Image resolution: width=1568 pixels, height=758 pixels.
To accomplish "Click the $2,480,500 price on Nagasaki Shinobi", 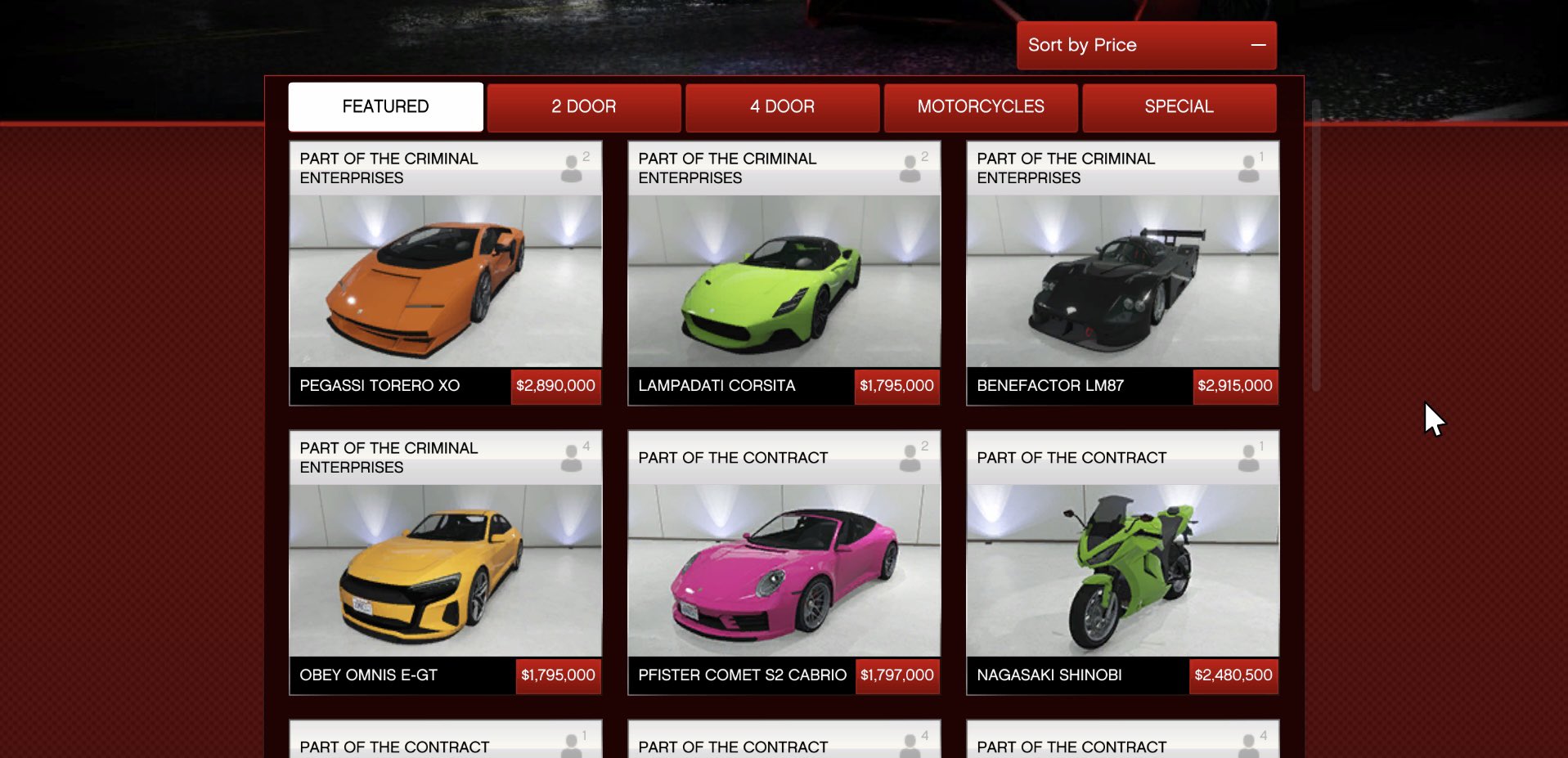I will 1234,675.
